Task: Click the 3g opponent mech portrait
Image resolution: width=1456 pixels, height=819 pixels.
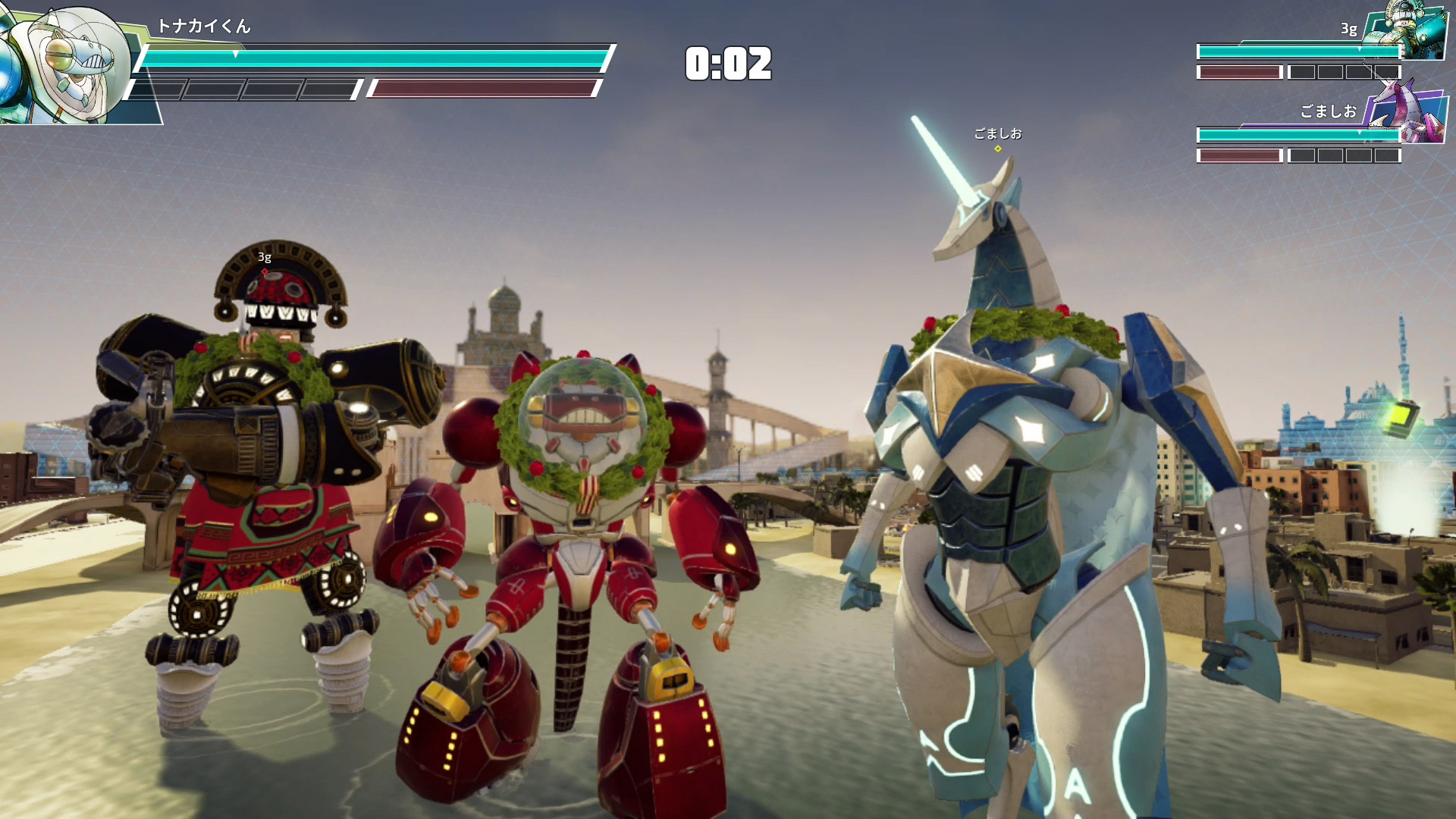Action: 1407,30
